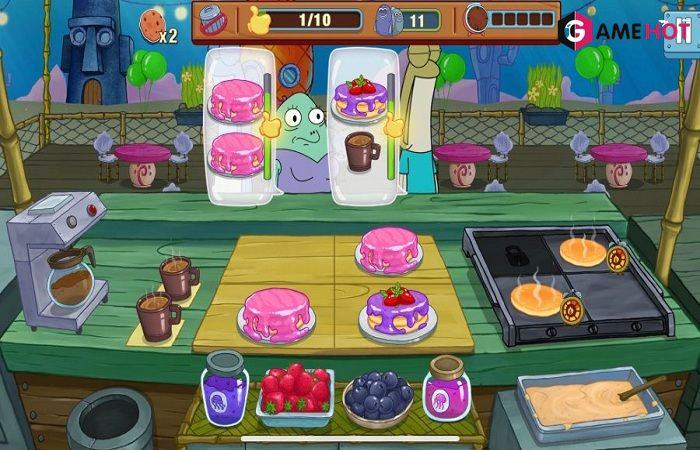Choose the bowl of blueberries
This screenshot has height=450, width=700.
[377, 398]
